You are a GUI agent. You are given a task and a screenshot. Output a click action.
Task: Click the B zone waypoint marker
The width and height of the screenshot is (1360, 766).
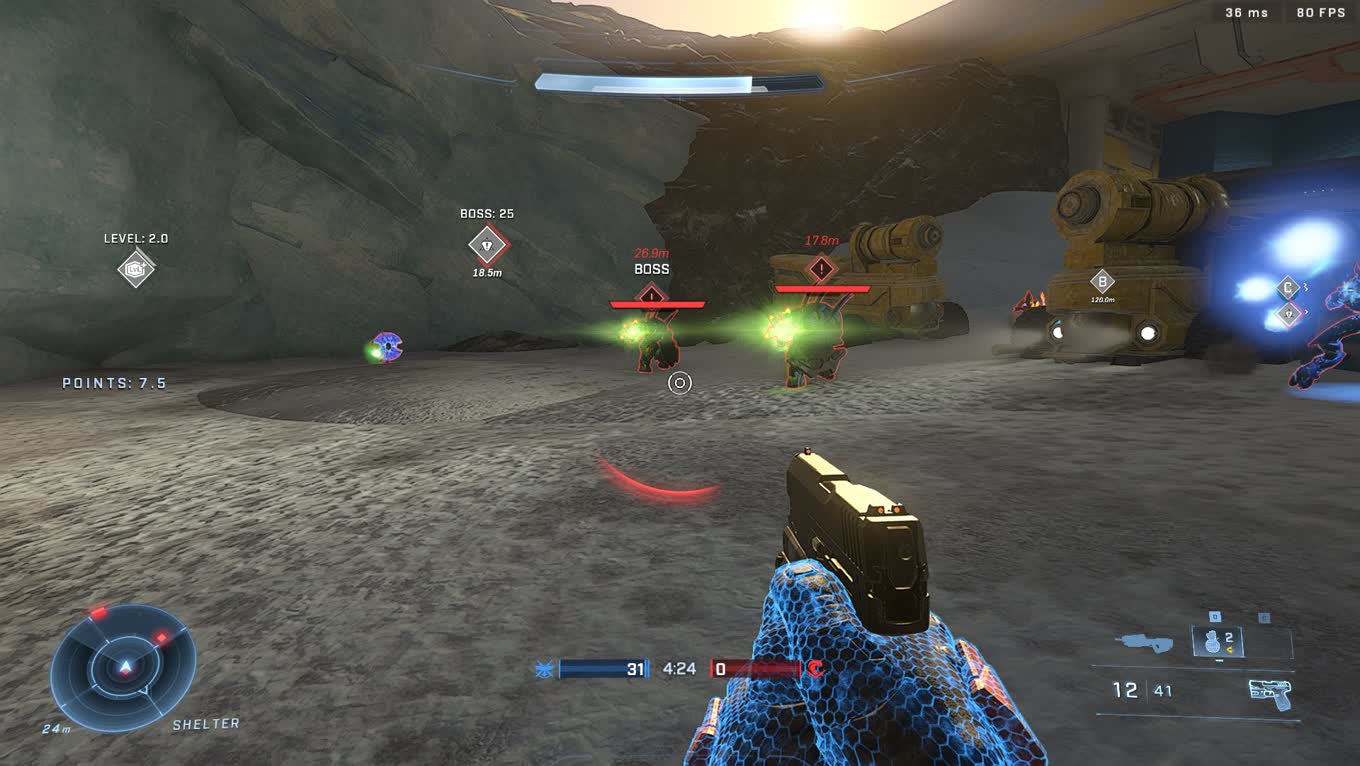[1102, 281]
